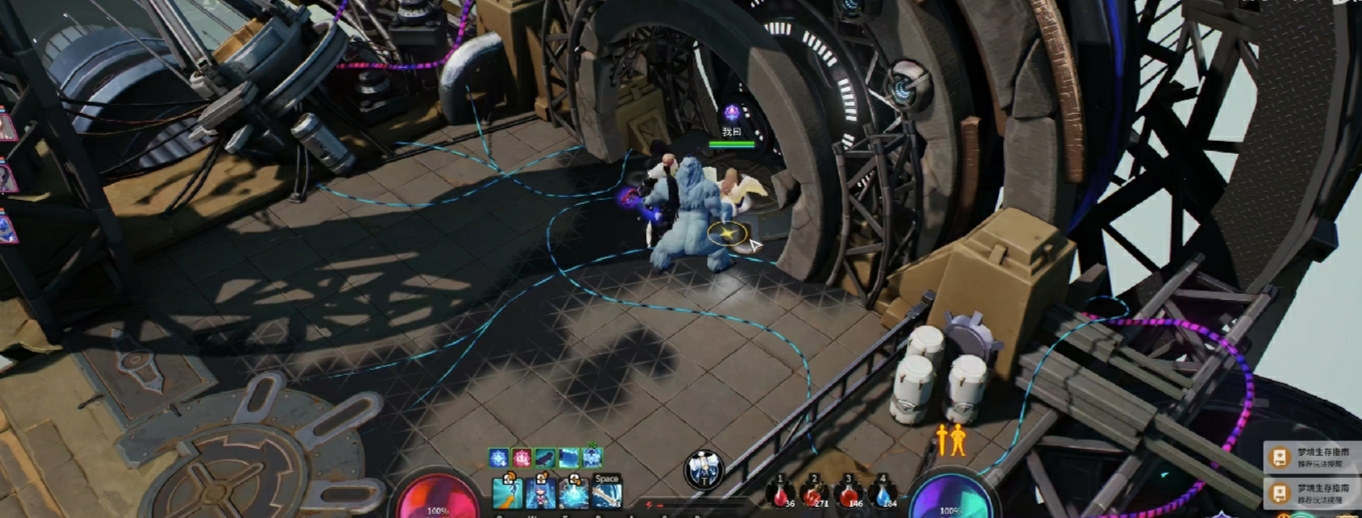1362x518 pixels.
Task: Drink the red potion in slot 3
Action: click(849, 493)
